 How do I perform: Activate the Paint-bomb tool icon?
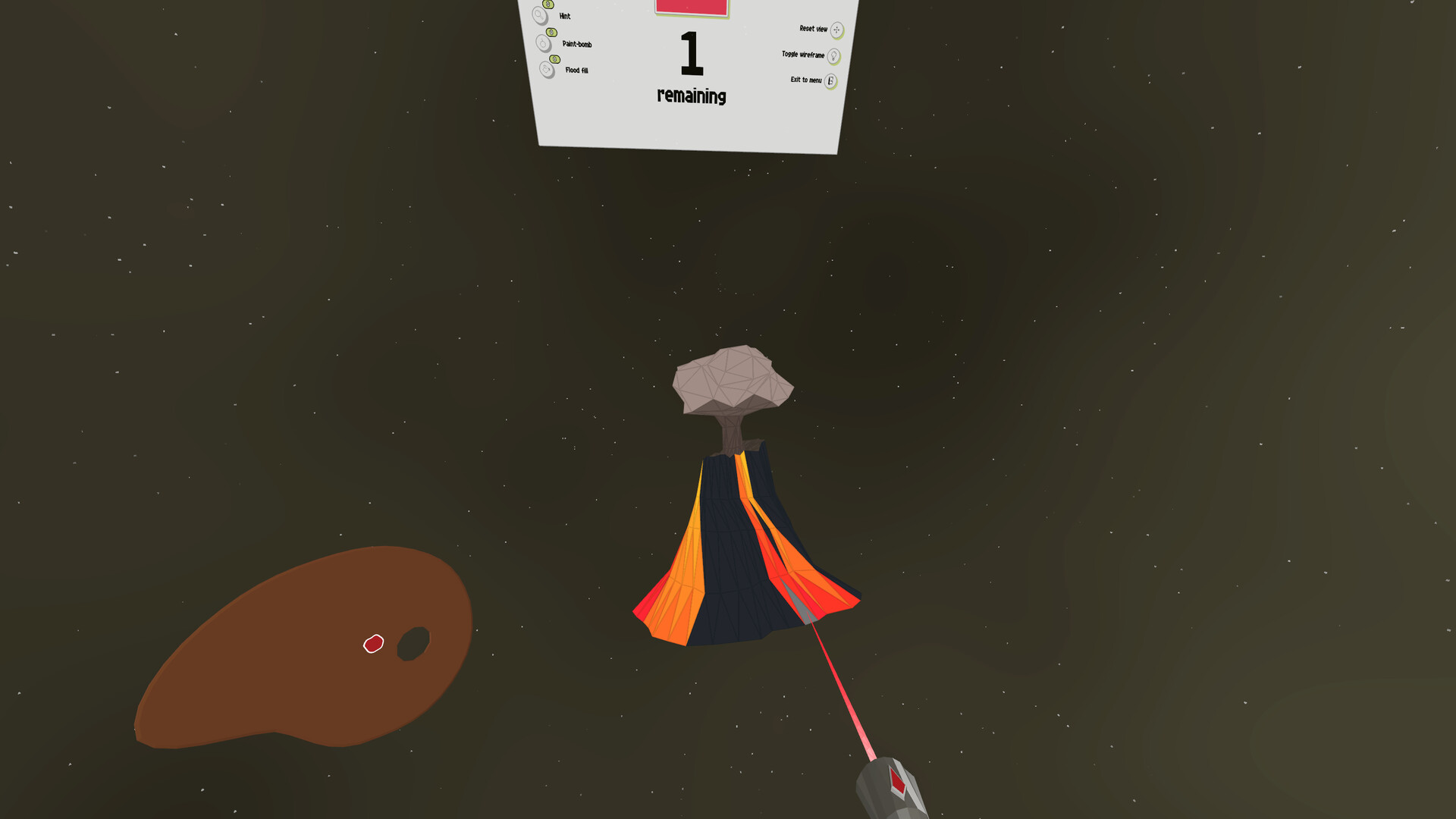pos(544,42)
